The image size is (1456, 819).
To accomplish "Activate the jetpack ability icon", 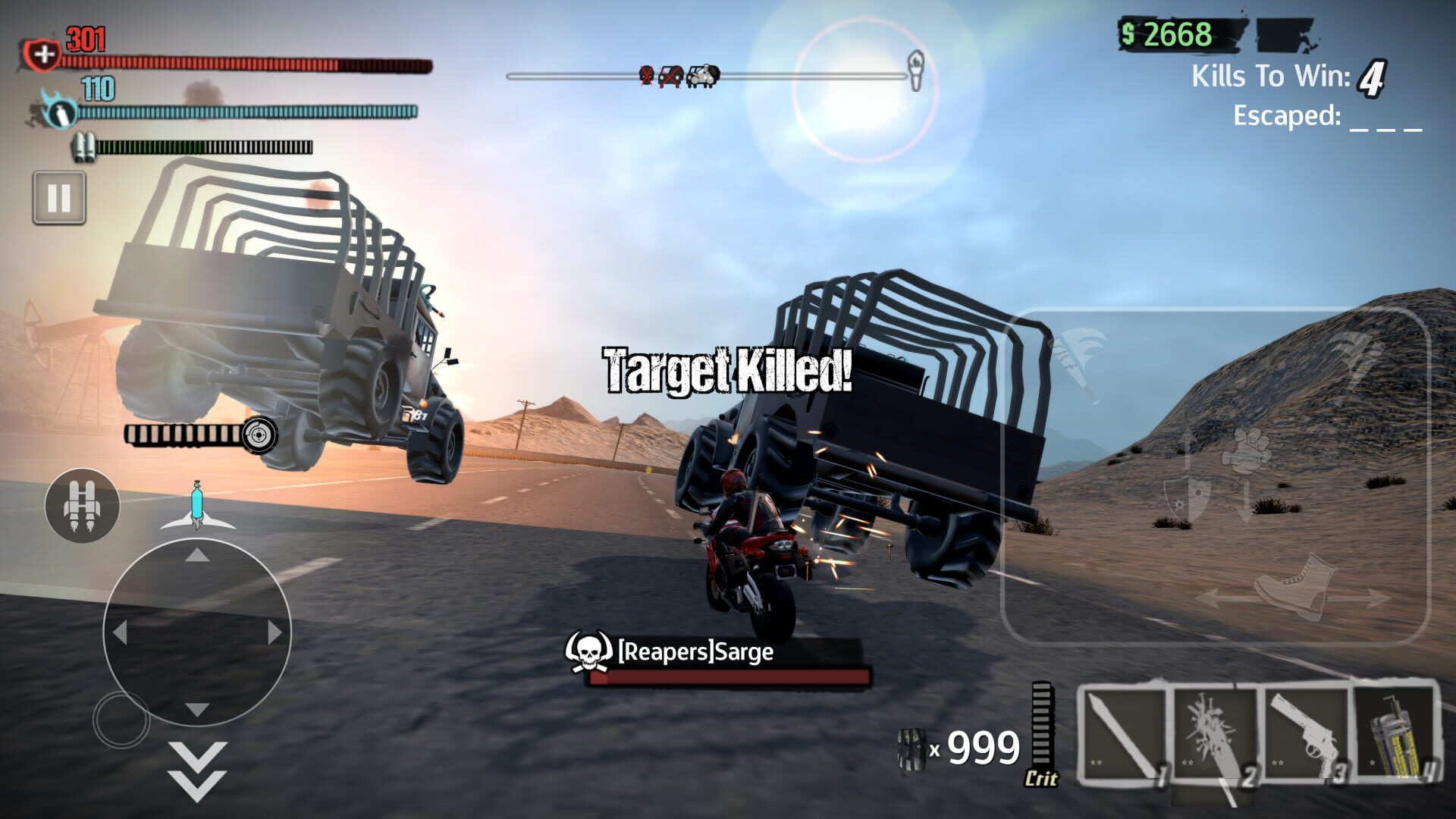I will 81,504.
